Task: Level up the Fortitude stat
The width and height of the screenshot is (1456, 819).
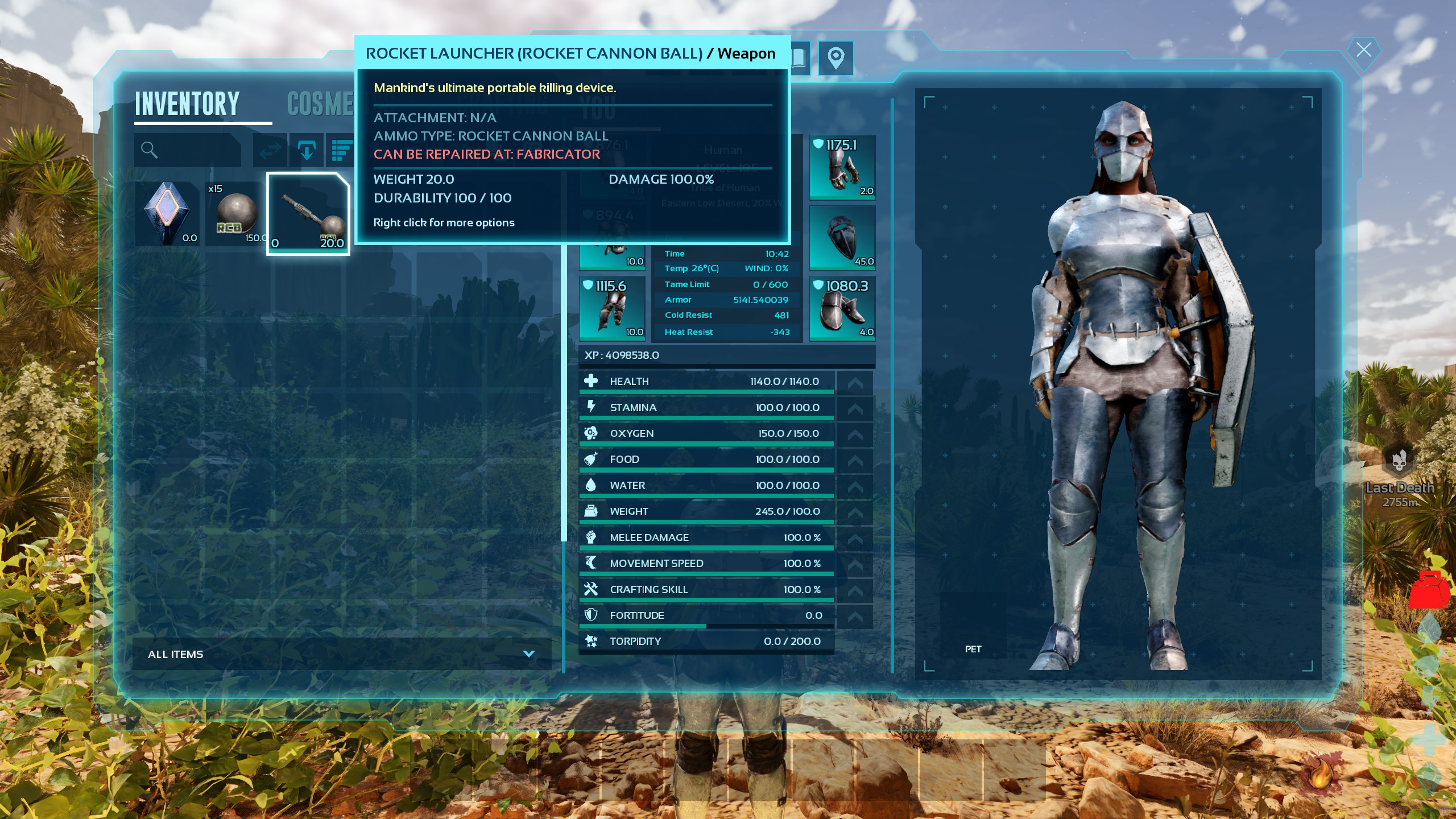Action: pyautogui.click(x=855, y=615)
